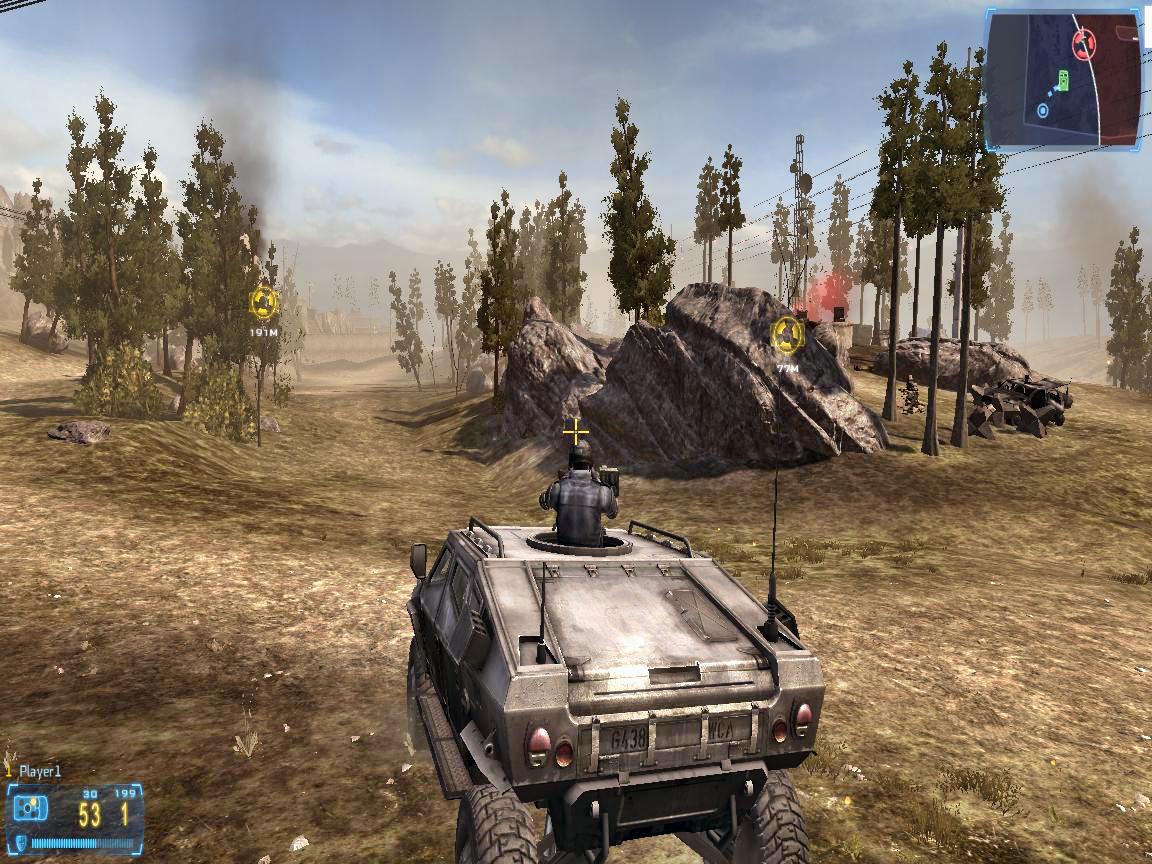Open the minimap in the corner
Screen dimensions: 1152x864
pyautogui.click(x=1064, y=80)
